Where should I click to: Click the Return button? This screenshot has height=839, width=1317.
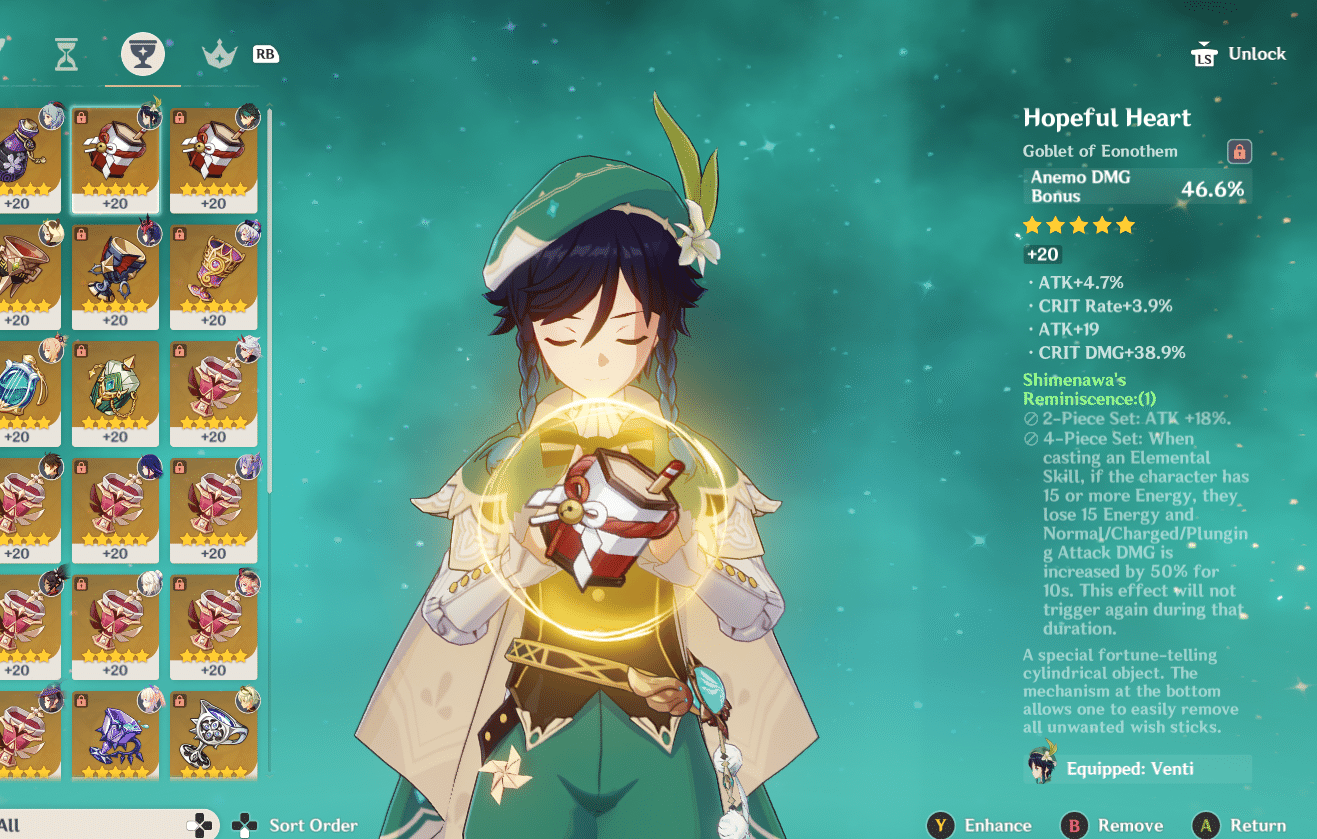click(x=1256, y=824)
